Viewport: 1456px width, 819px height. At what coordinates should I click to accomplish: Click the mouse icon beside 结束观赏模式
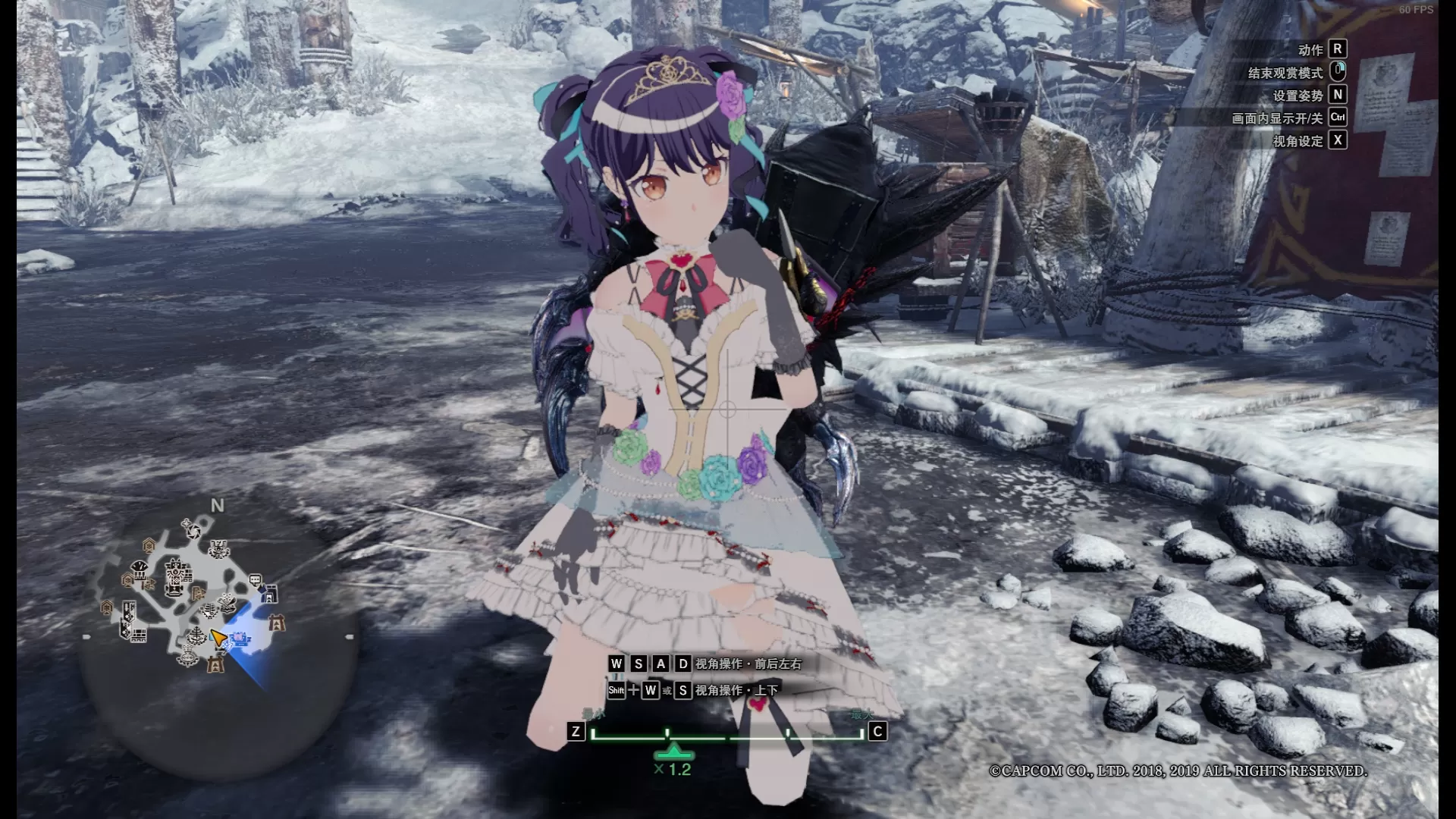pyautogui.click(x=1338, y=73)
